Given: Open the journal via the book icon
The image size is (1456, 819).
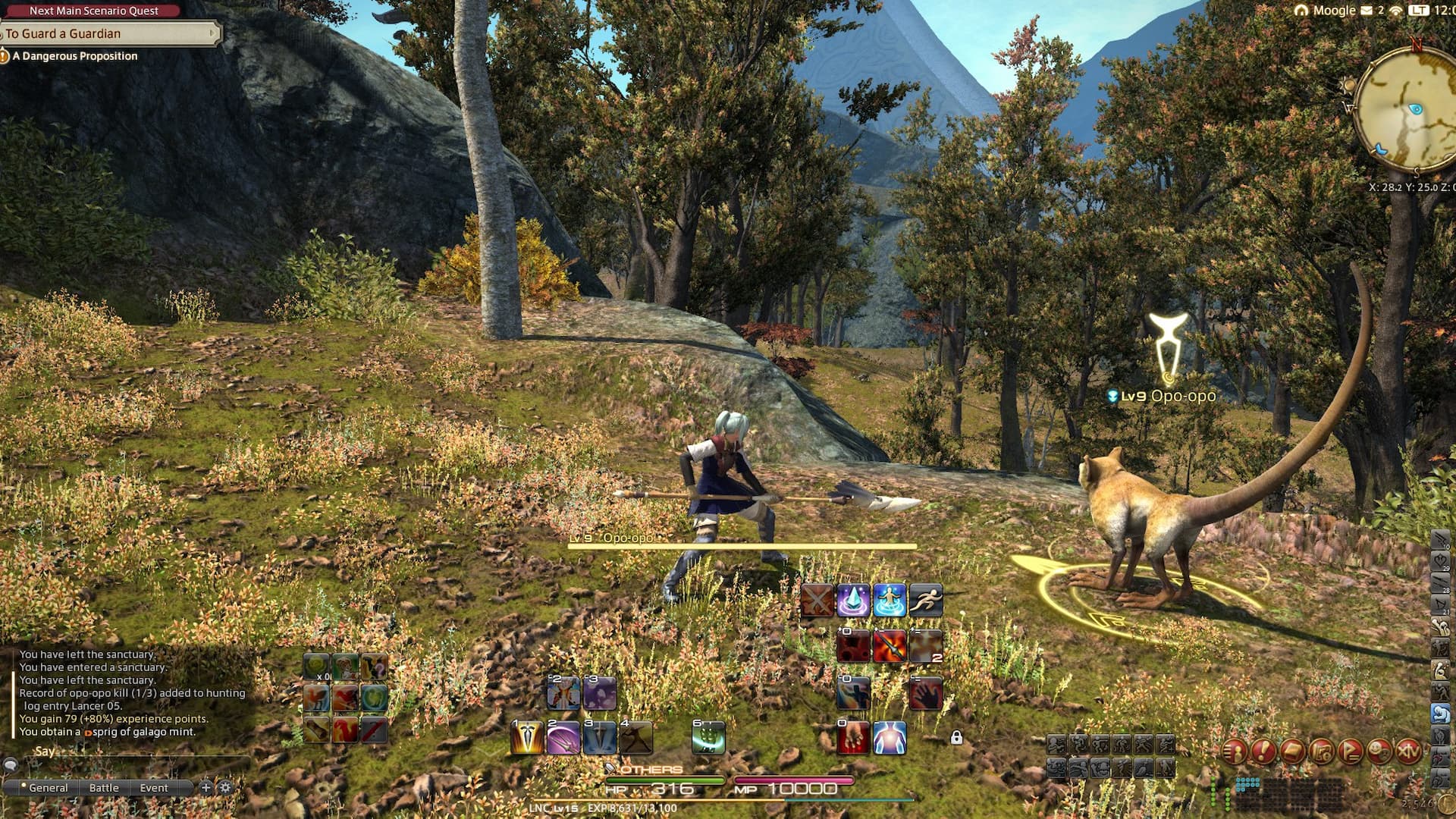Looking at the screenshot, I should [1291, 750].
